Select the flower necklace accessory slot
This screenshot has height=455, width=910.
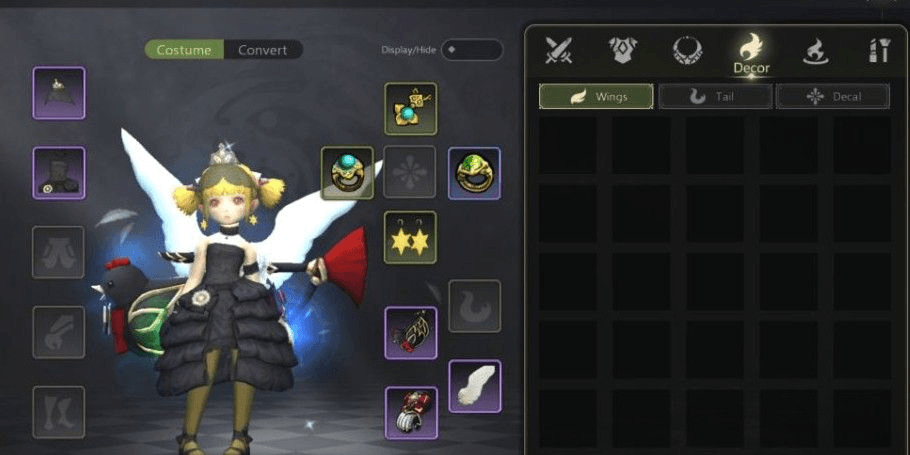click(x=410, y=109)
